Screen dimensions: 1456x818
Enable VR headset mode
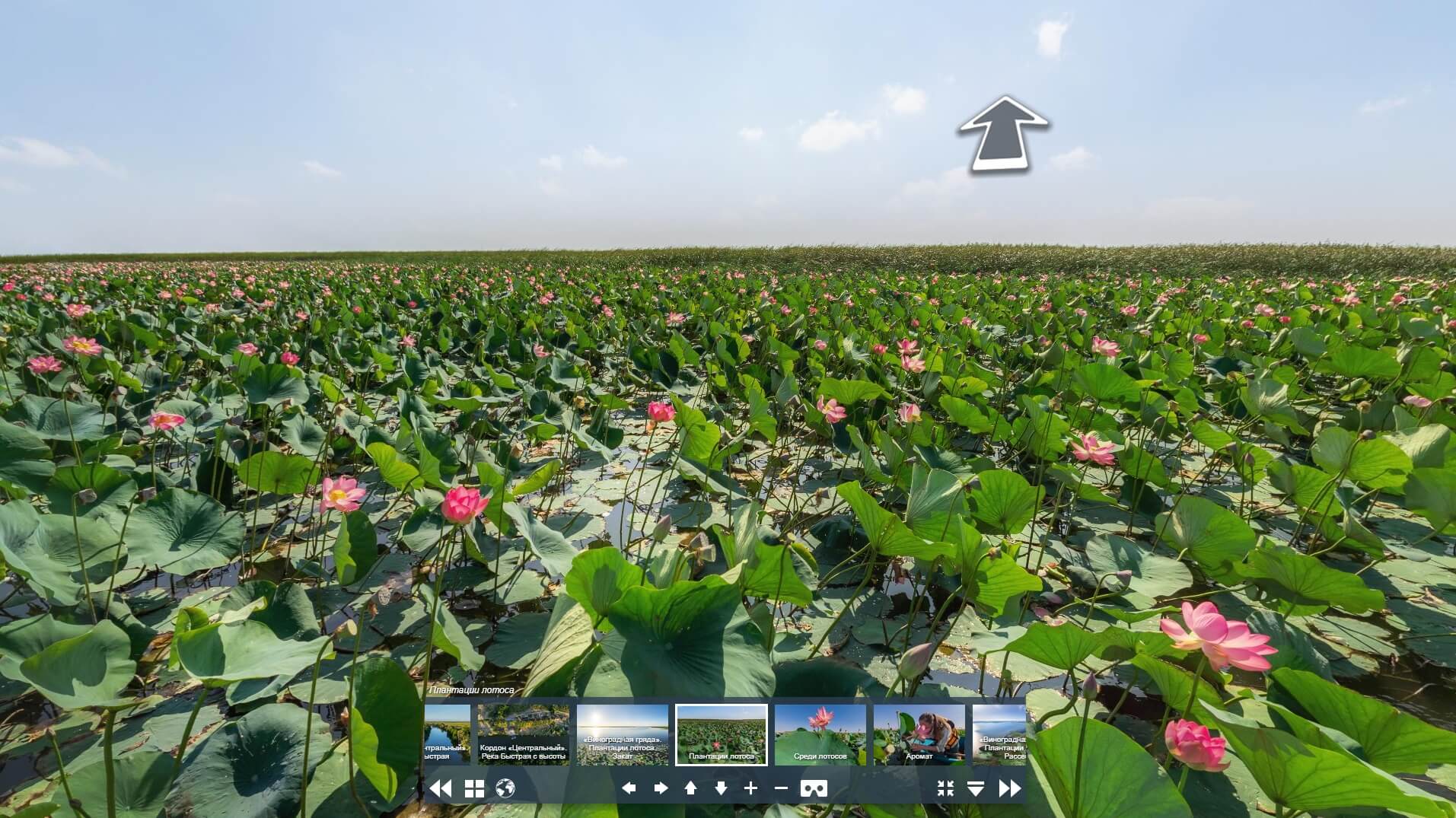814,789
